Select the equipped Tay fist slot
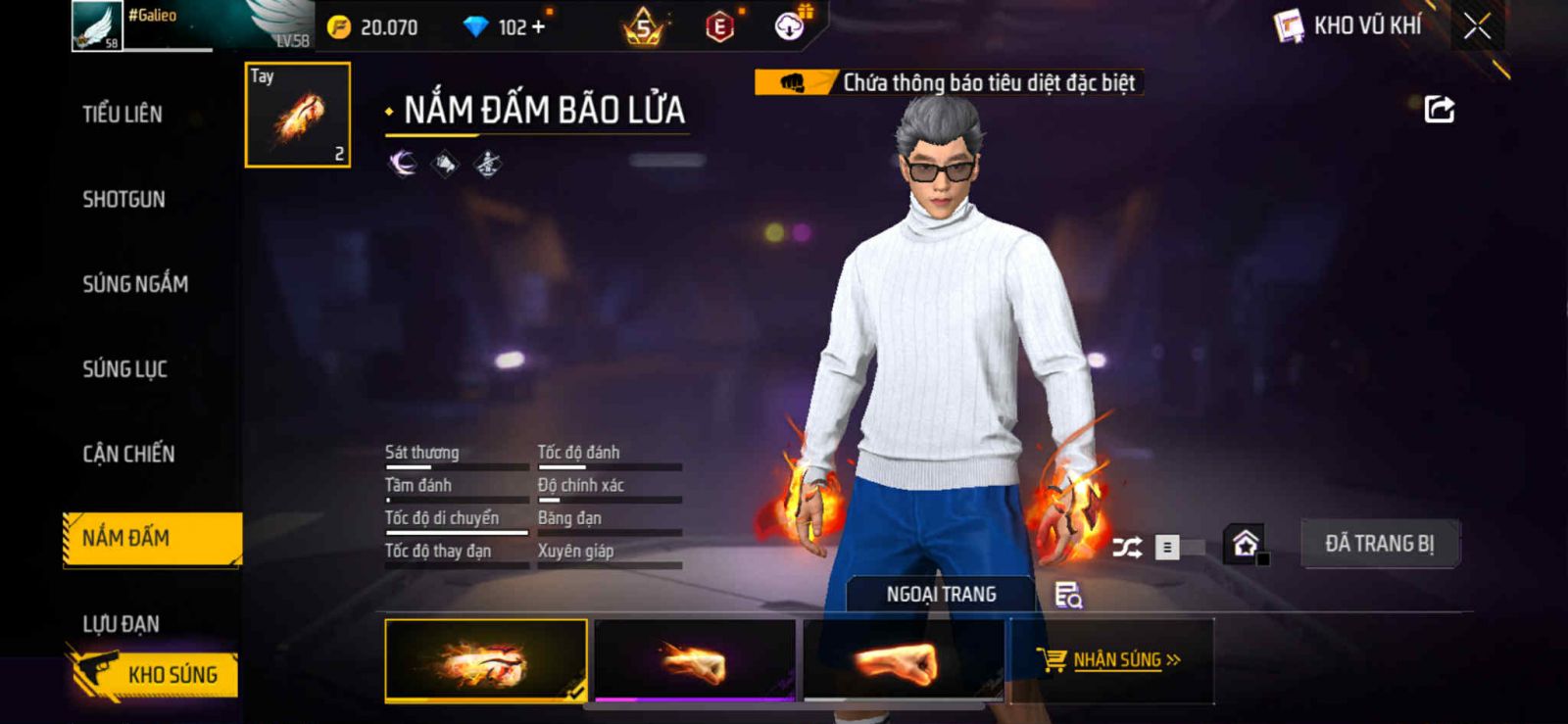The height and width of the screenshot is (724, 1568). coord(298,115)
